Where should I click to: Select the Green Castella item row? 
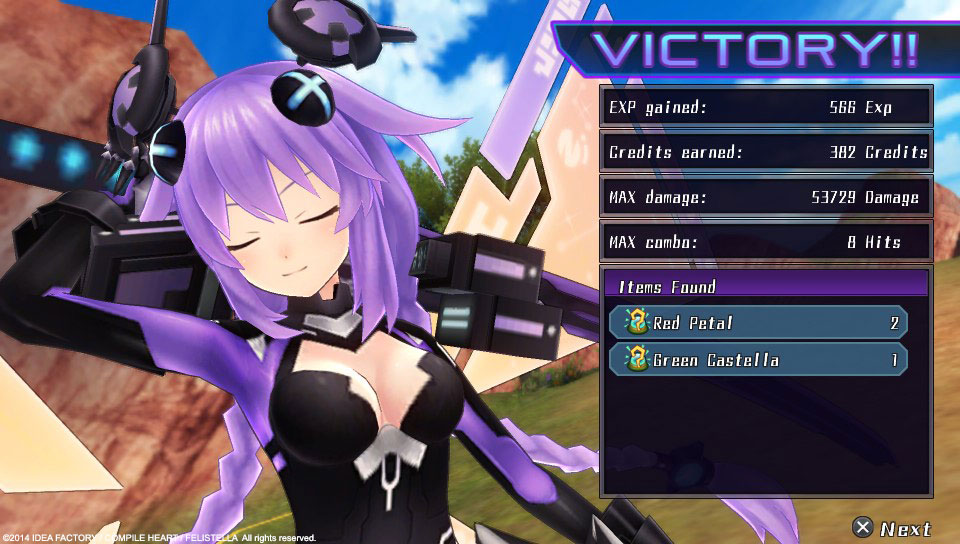tap(758, 360)
